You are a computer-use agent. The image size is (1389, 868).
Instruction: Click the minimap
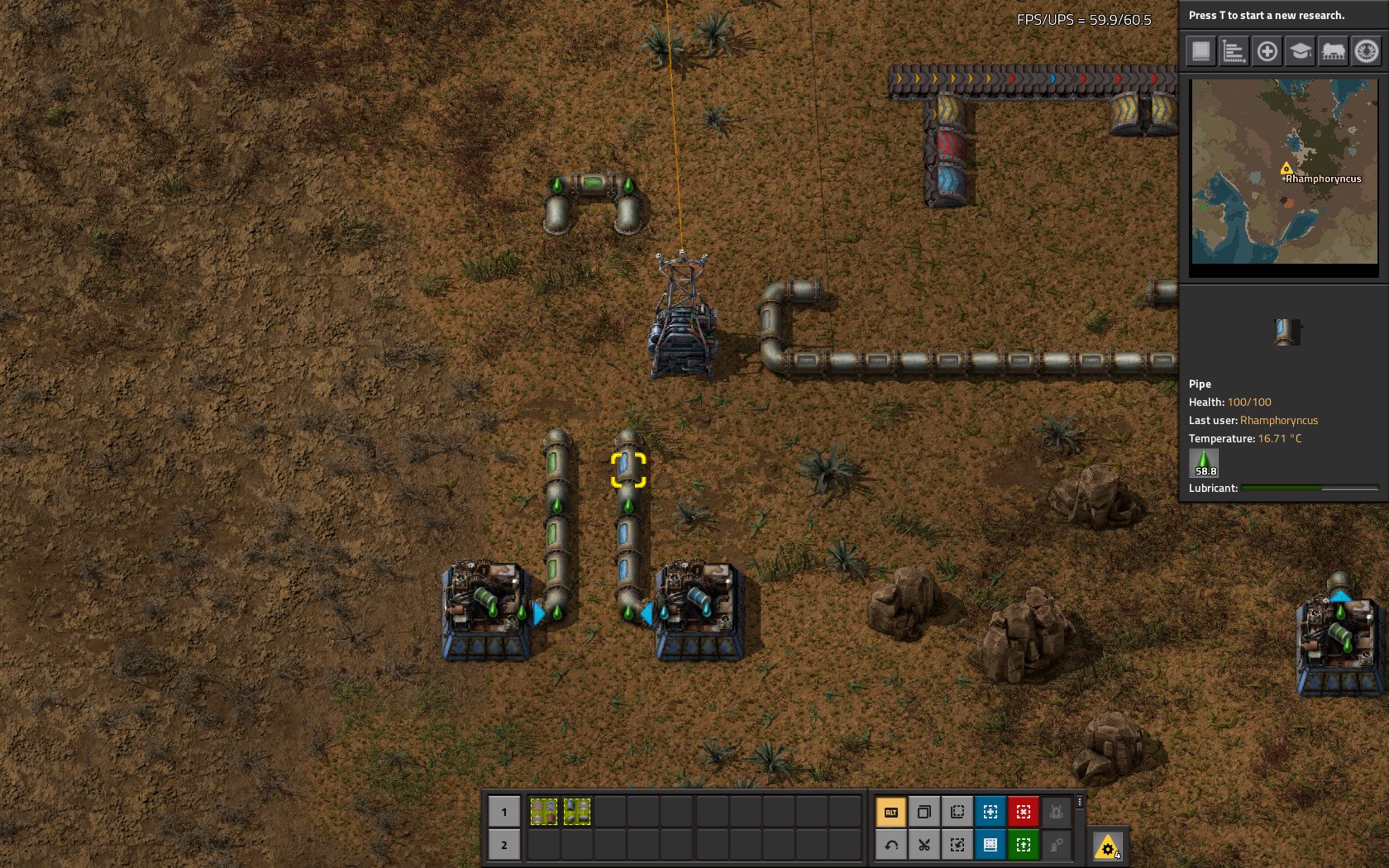(1284, 171)
